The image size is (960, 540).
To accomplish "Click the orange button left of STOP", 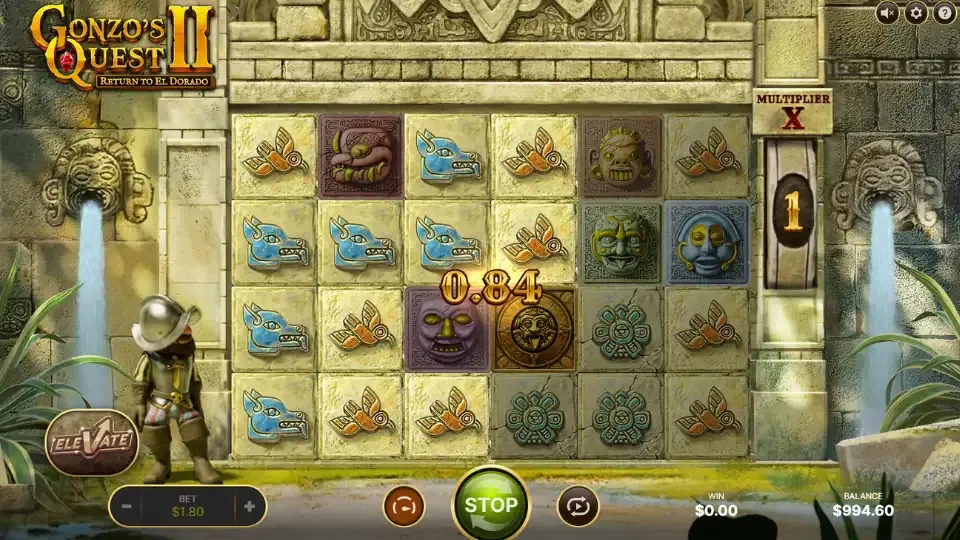I will [404, 506].
